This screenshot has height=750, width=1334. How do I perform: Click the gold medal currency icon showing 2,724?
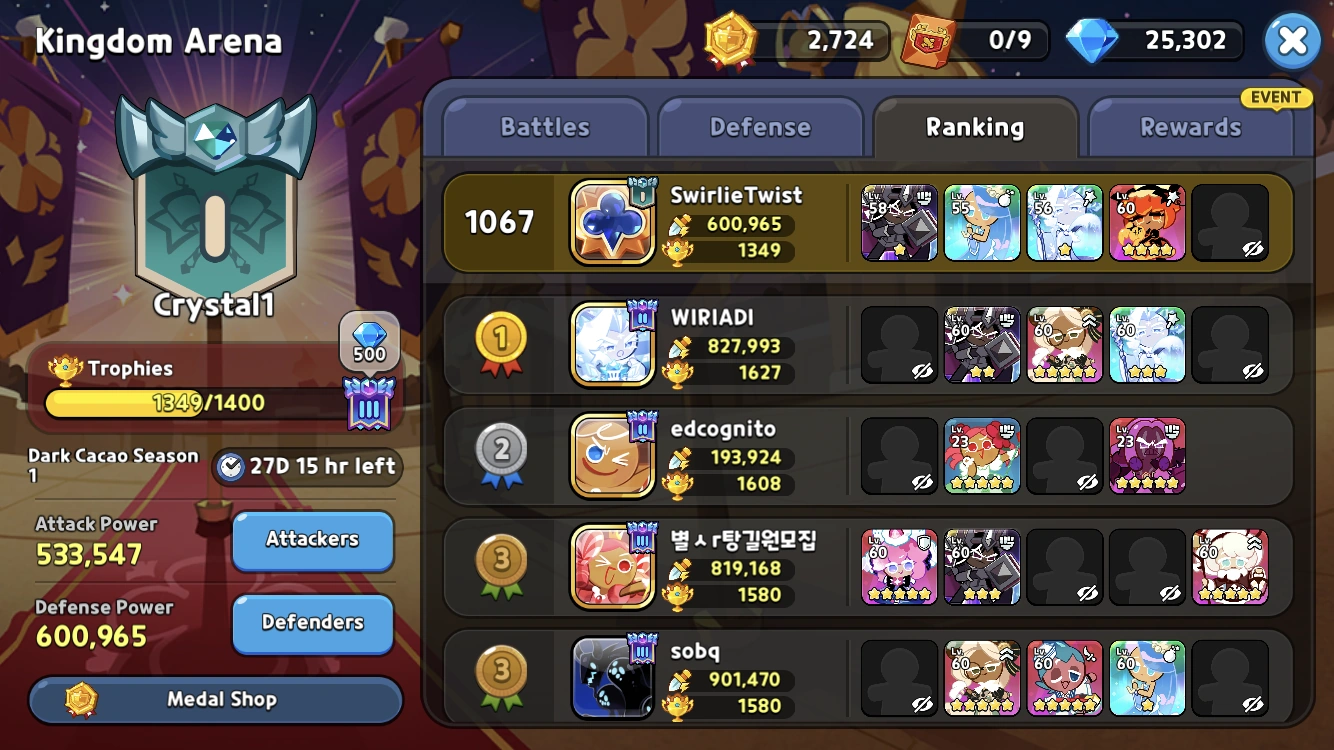tap(731, 41)
